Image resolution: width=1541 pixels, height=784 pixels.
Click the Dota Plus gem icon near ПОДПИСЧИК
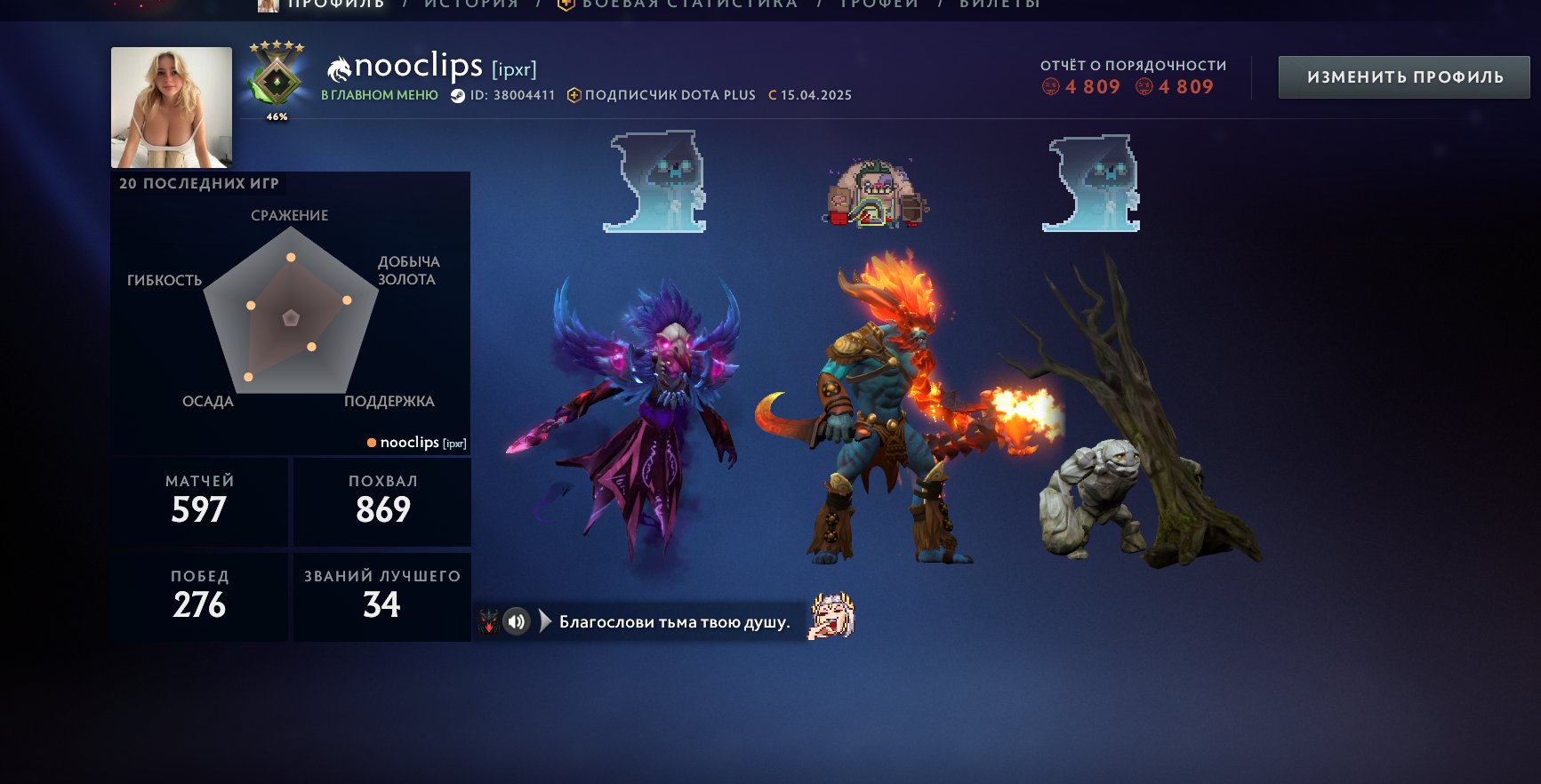point(577,95)
